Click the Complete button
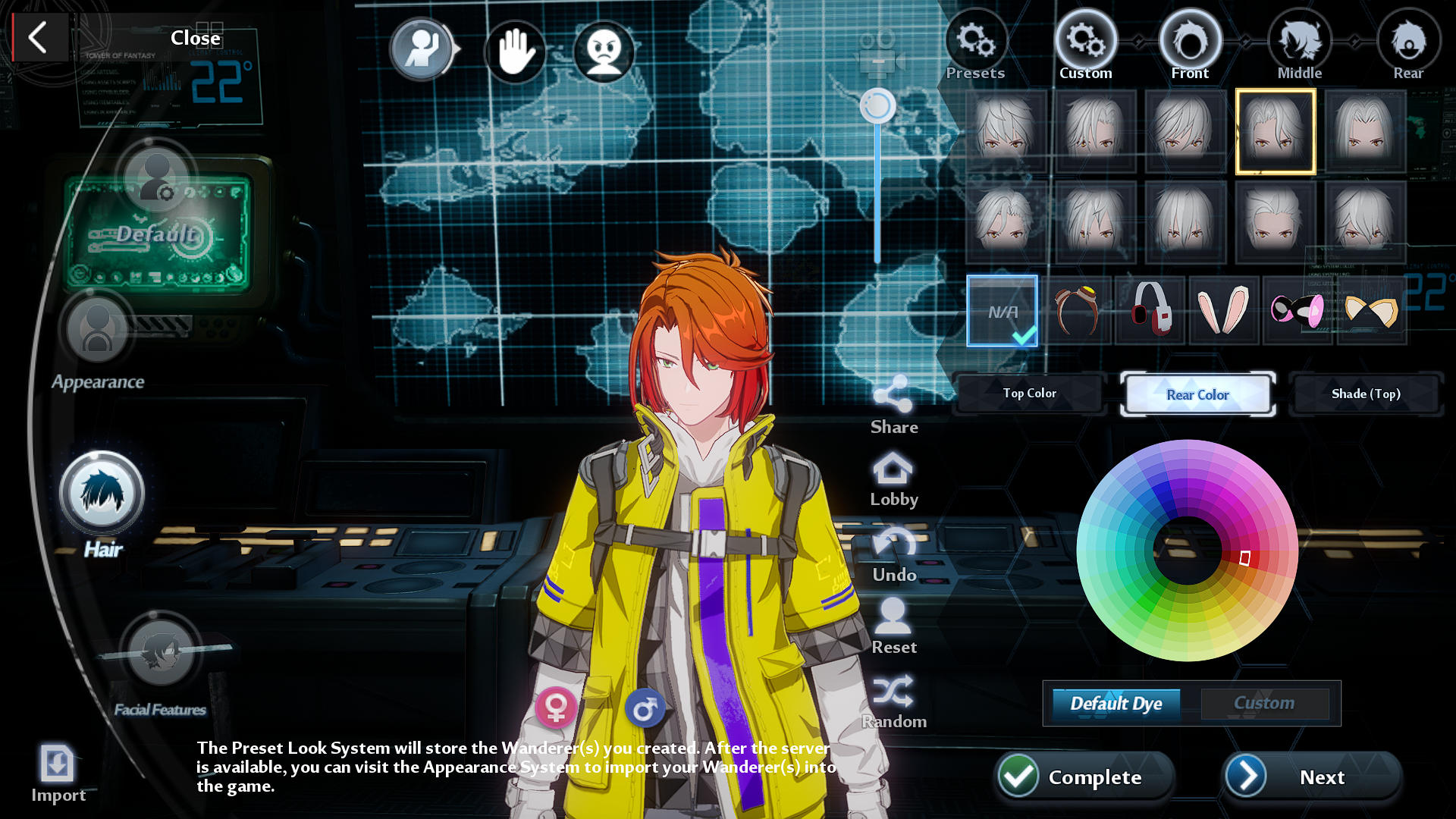The height and width of the screenshot is (819, 1456). coord(1084,777)
